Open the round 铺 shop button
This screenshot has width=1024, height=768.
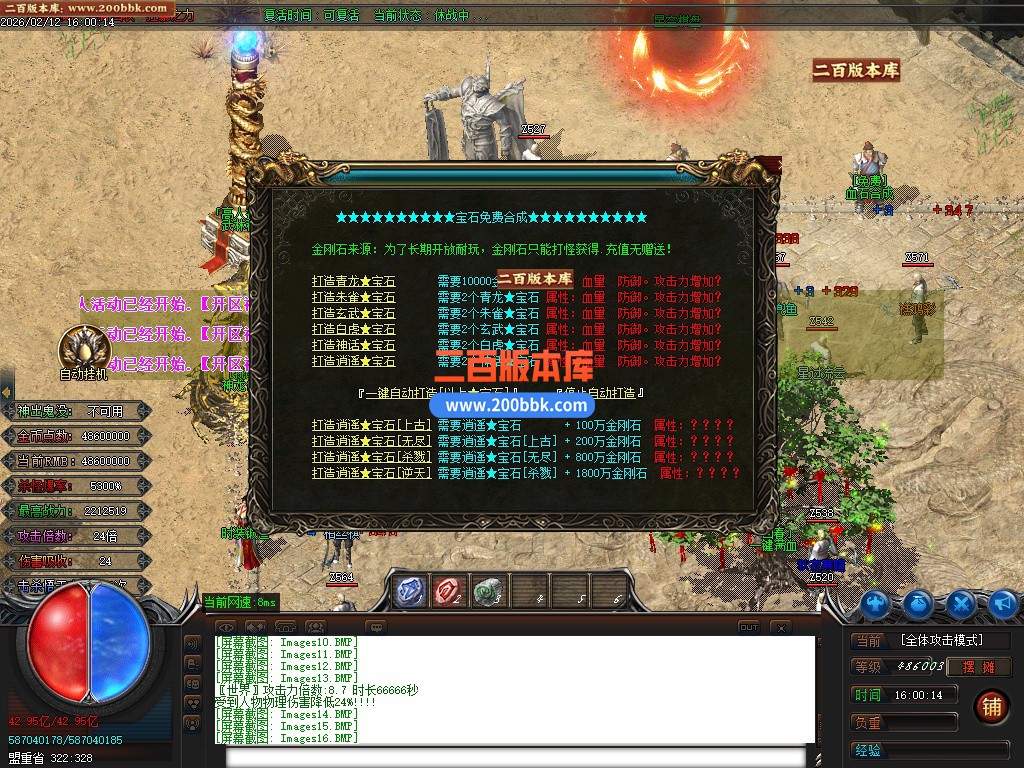click(x=990, y=707)
